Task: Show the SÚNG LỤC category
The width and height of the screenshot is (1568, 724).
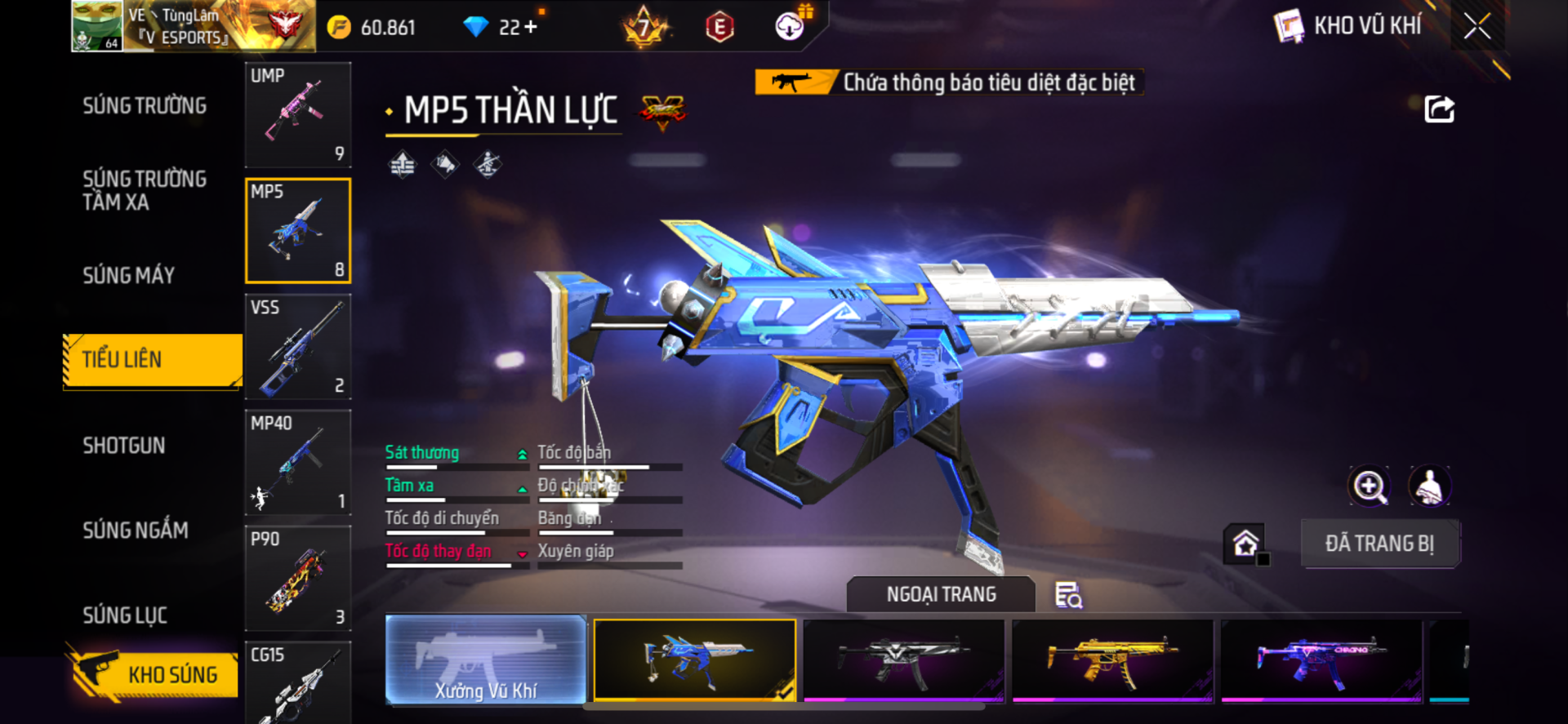Action: [x=125, y=615]
